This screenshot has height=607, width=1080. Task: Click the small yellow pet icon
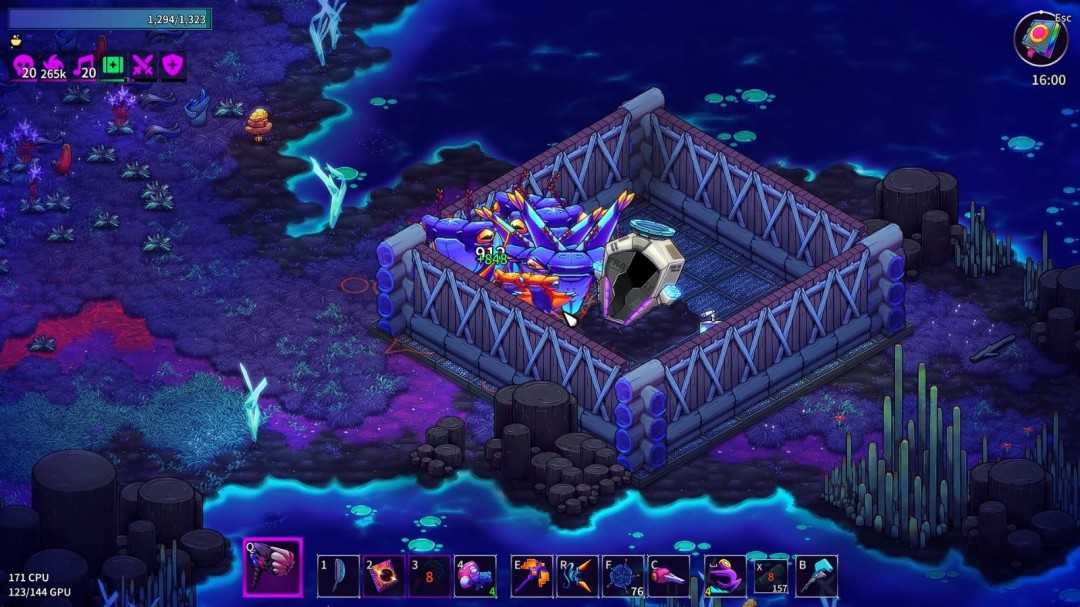(x=16, y=42)
